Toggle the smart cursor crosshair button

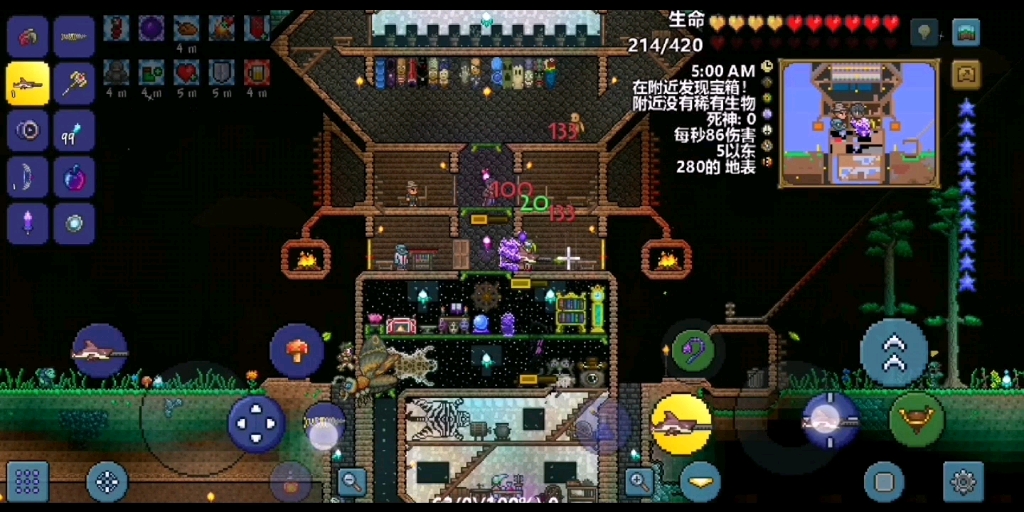pyautogui.click(x=107, y=481)
